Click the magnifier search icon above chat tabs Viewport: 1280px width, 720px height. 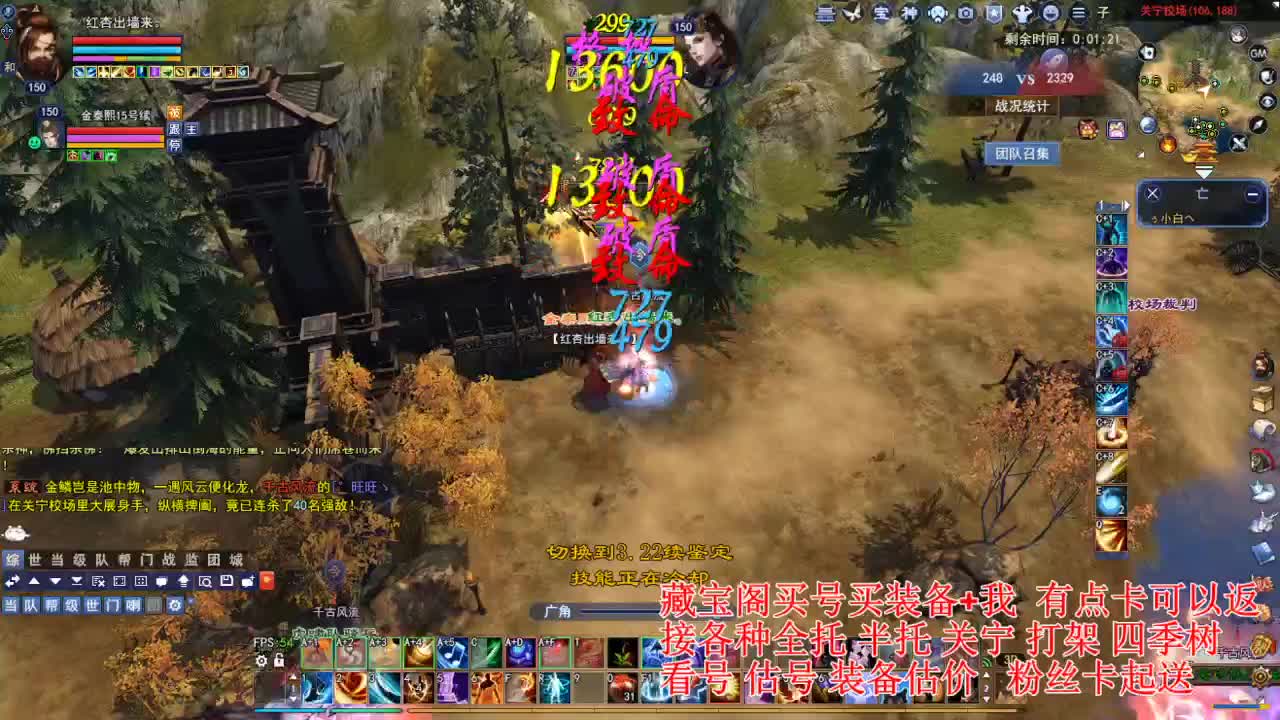click(x=205, y=582)
